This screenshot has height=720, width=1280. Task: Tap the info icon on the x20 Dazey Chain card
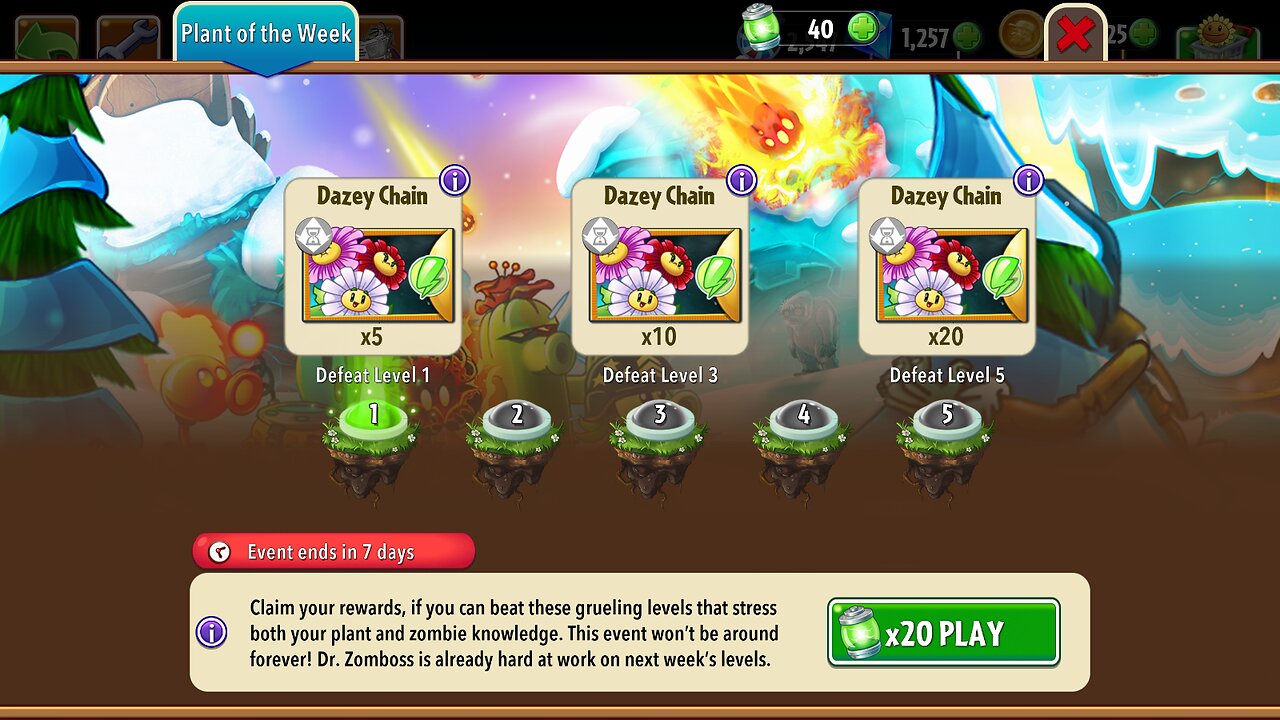click(x=1028, y=180)
